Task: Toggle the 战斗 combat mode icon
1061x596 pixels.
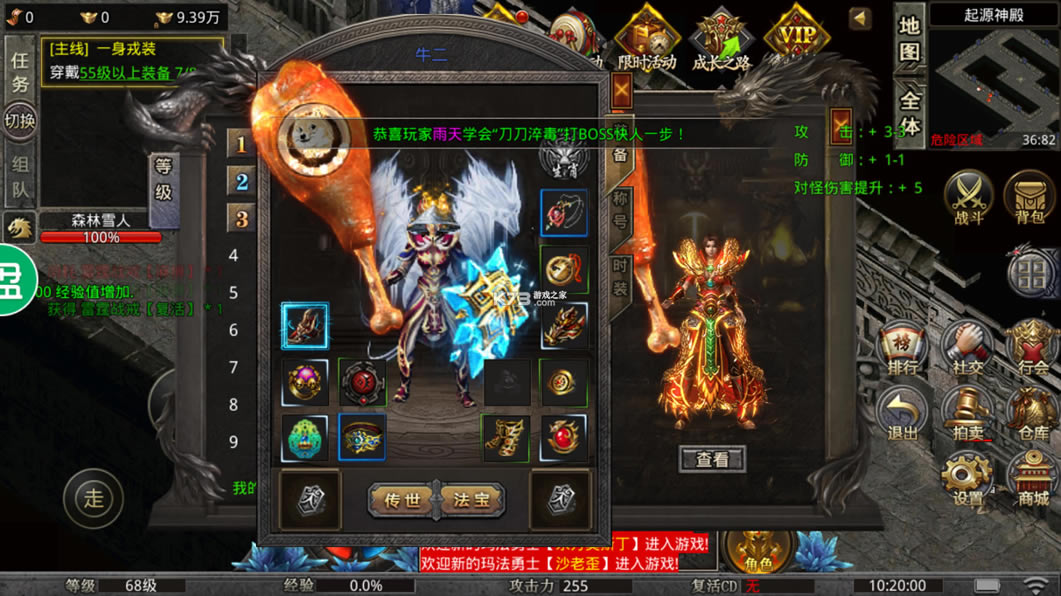Action: [x=968, y=195]
